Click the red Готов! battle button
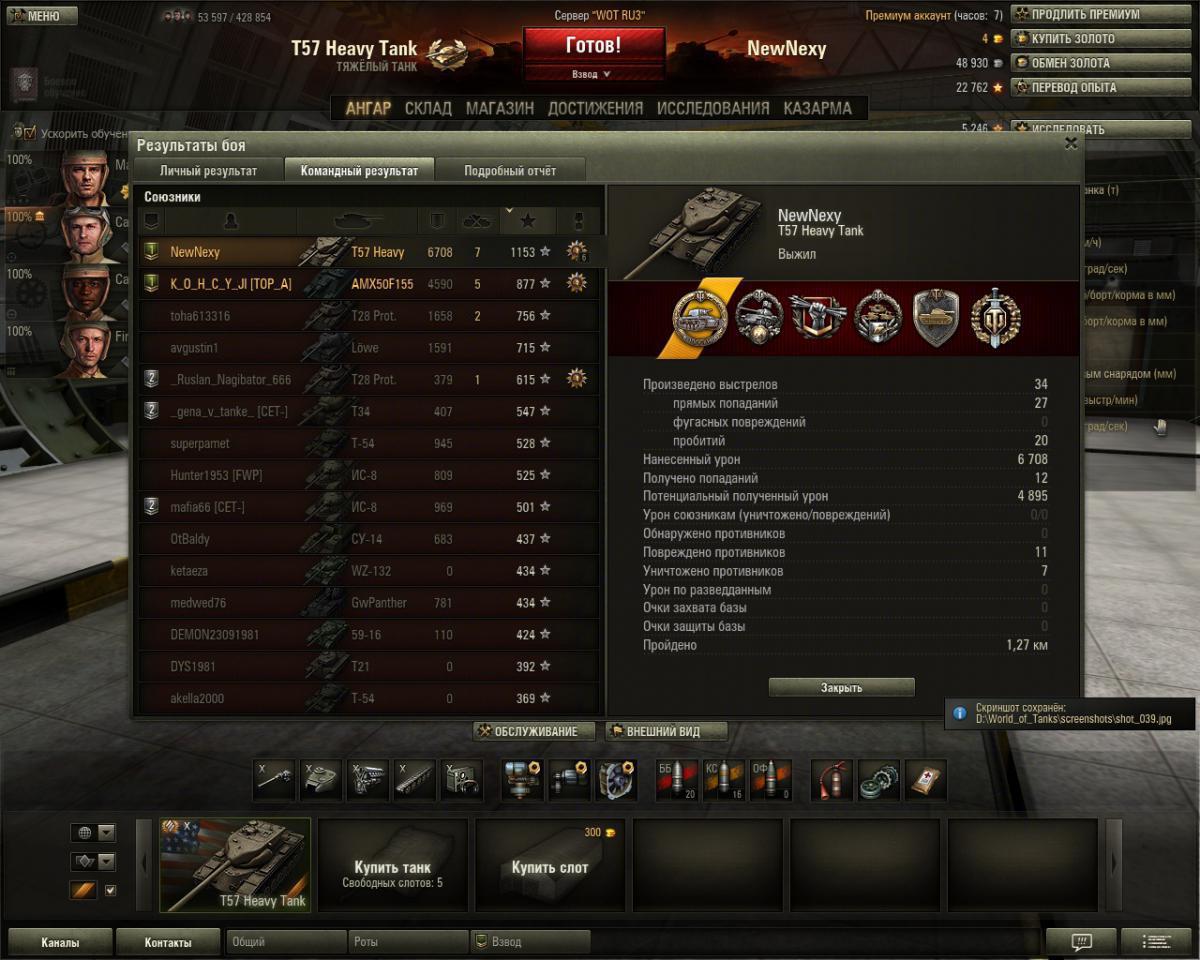Screen dimensions: 1200x960 [593, 46]
